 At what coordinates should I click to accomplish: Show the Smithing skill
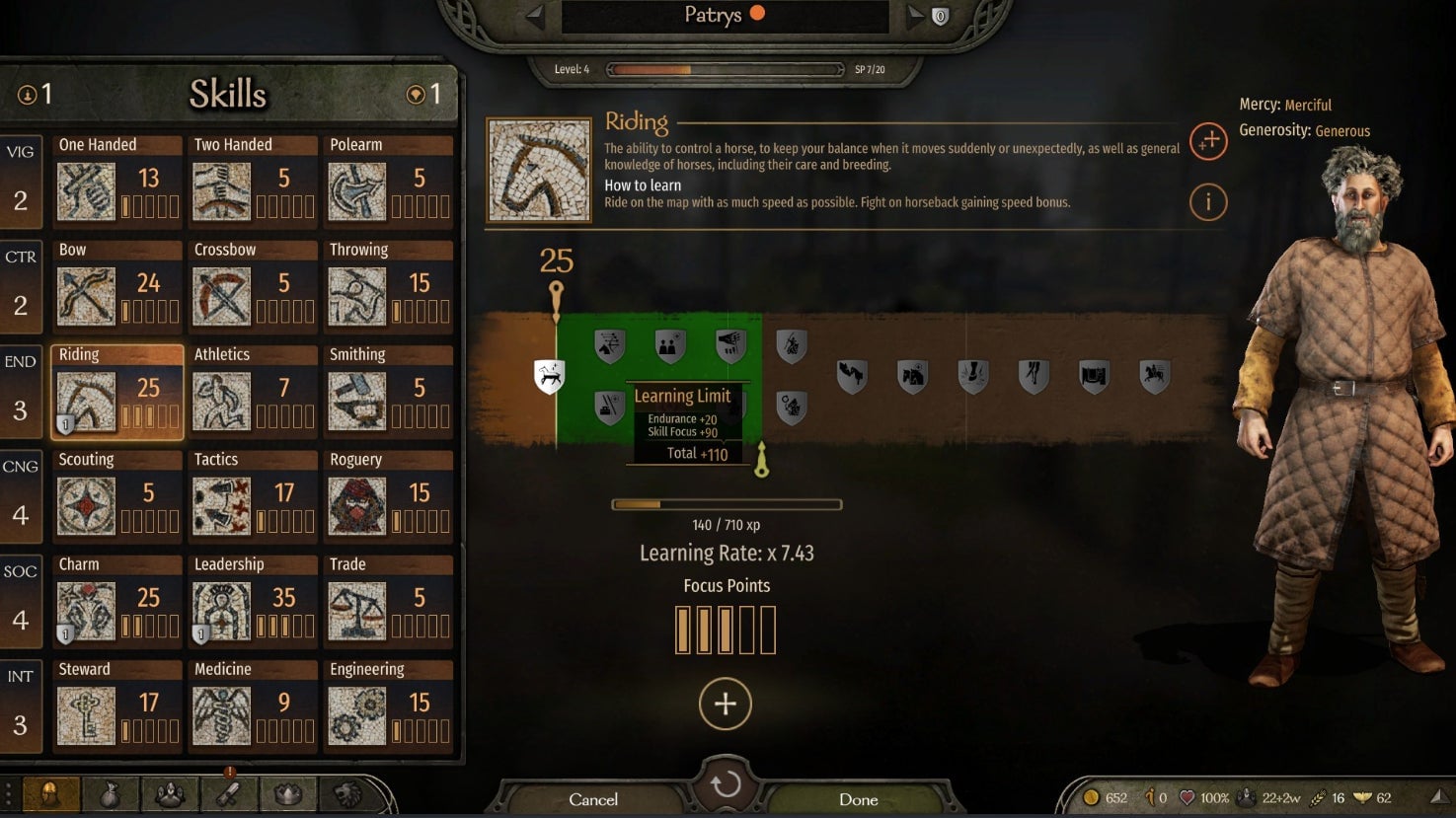click(389, 390)
